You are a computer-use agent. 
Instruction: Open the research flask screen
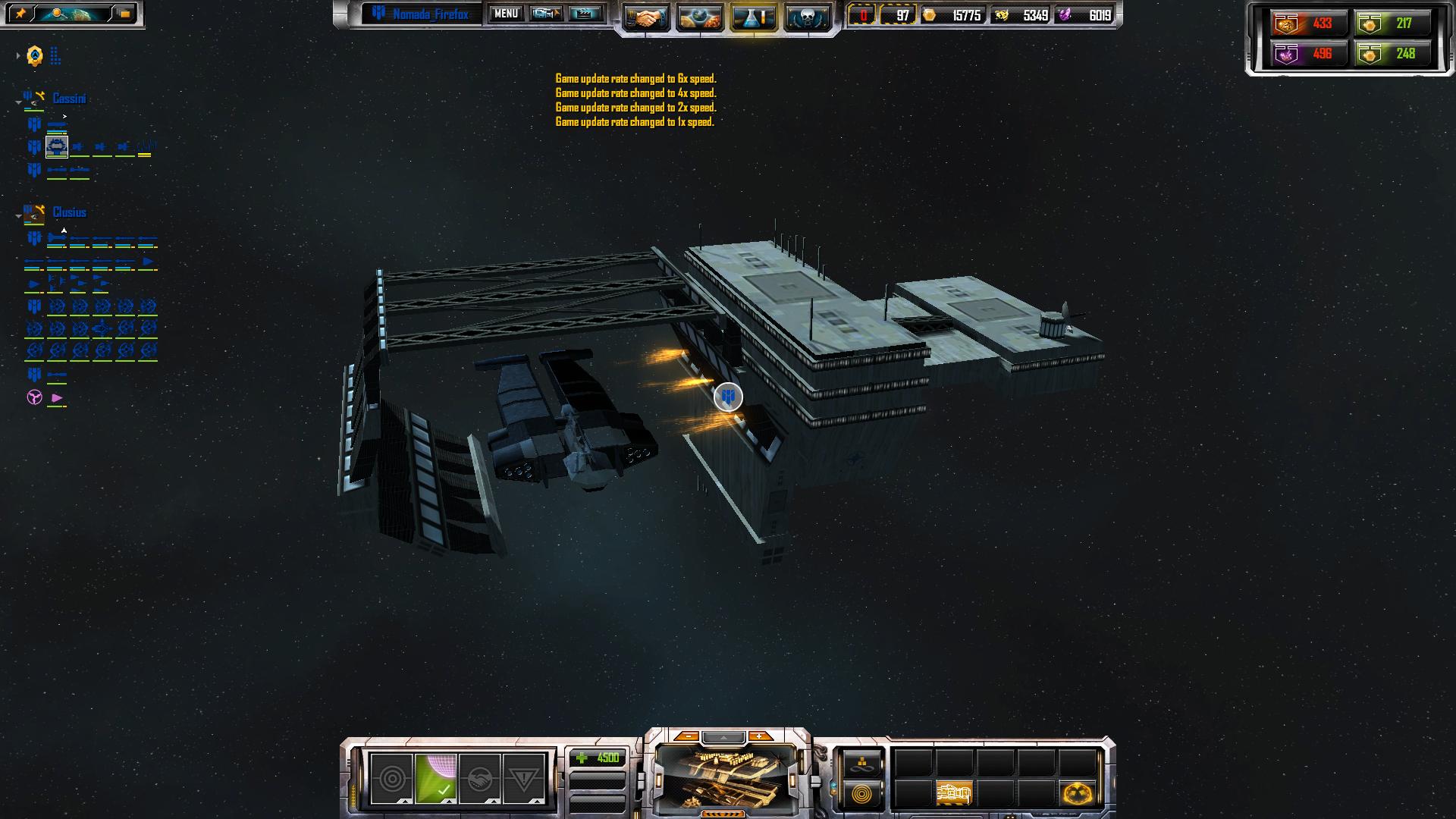(754, 17)
